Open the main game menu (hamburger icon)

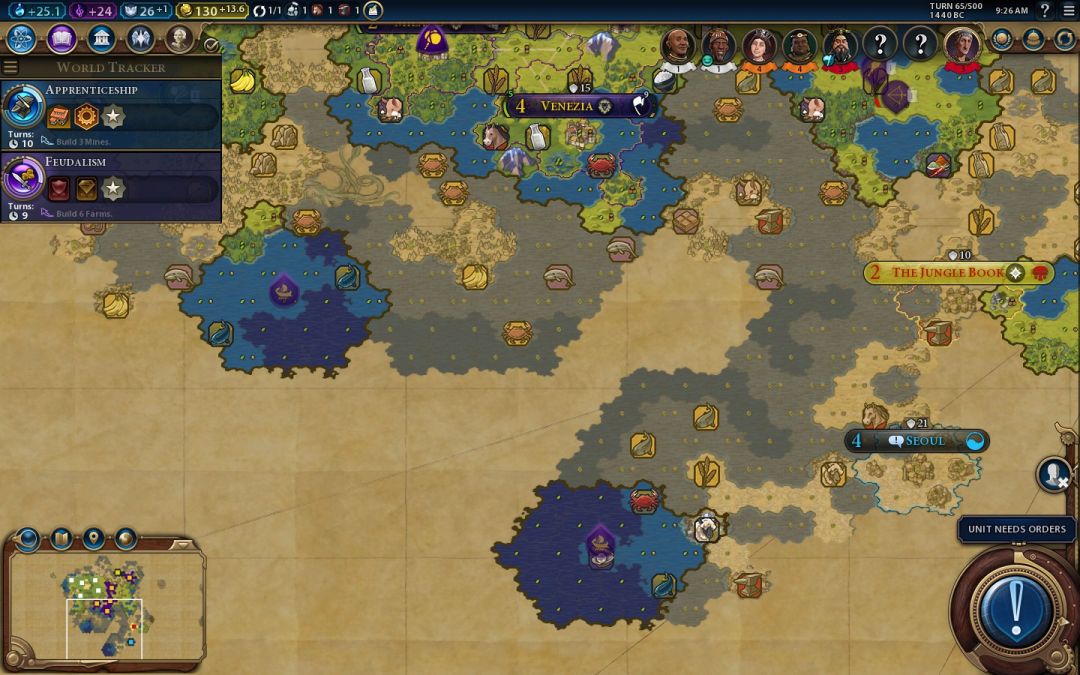(x=1068, y=11)
